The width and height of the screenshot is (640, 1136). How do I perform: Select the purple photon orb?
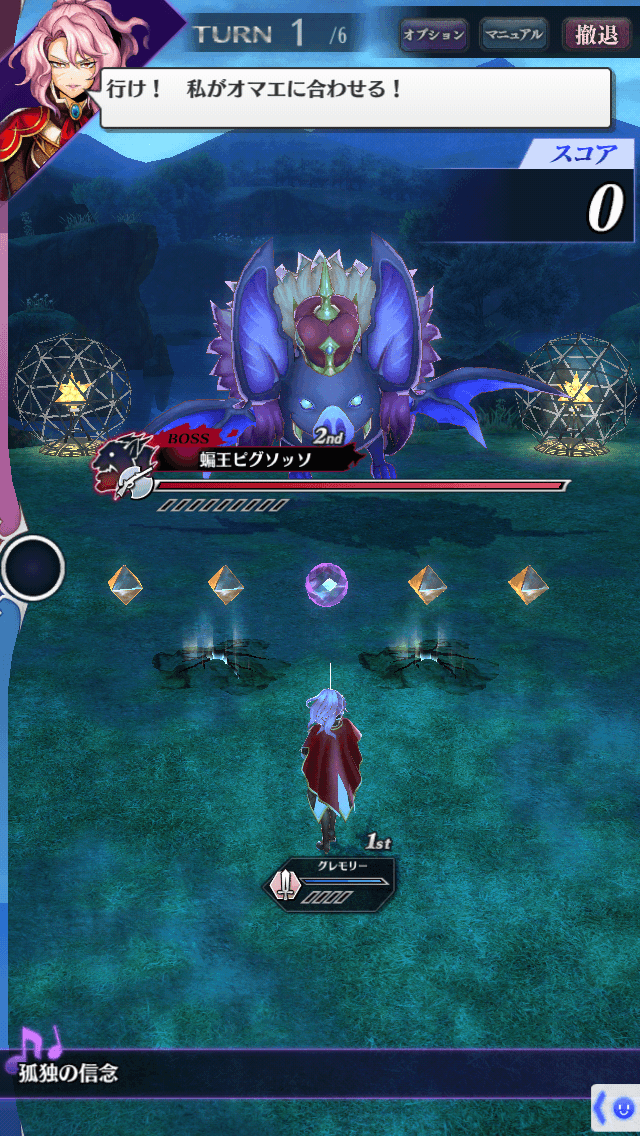327,584
